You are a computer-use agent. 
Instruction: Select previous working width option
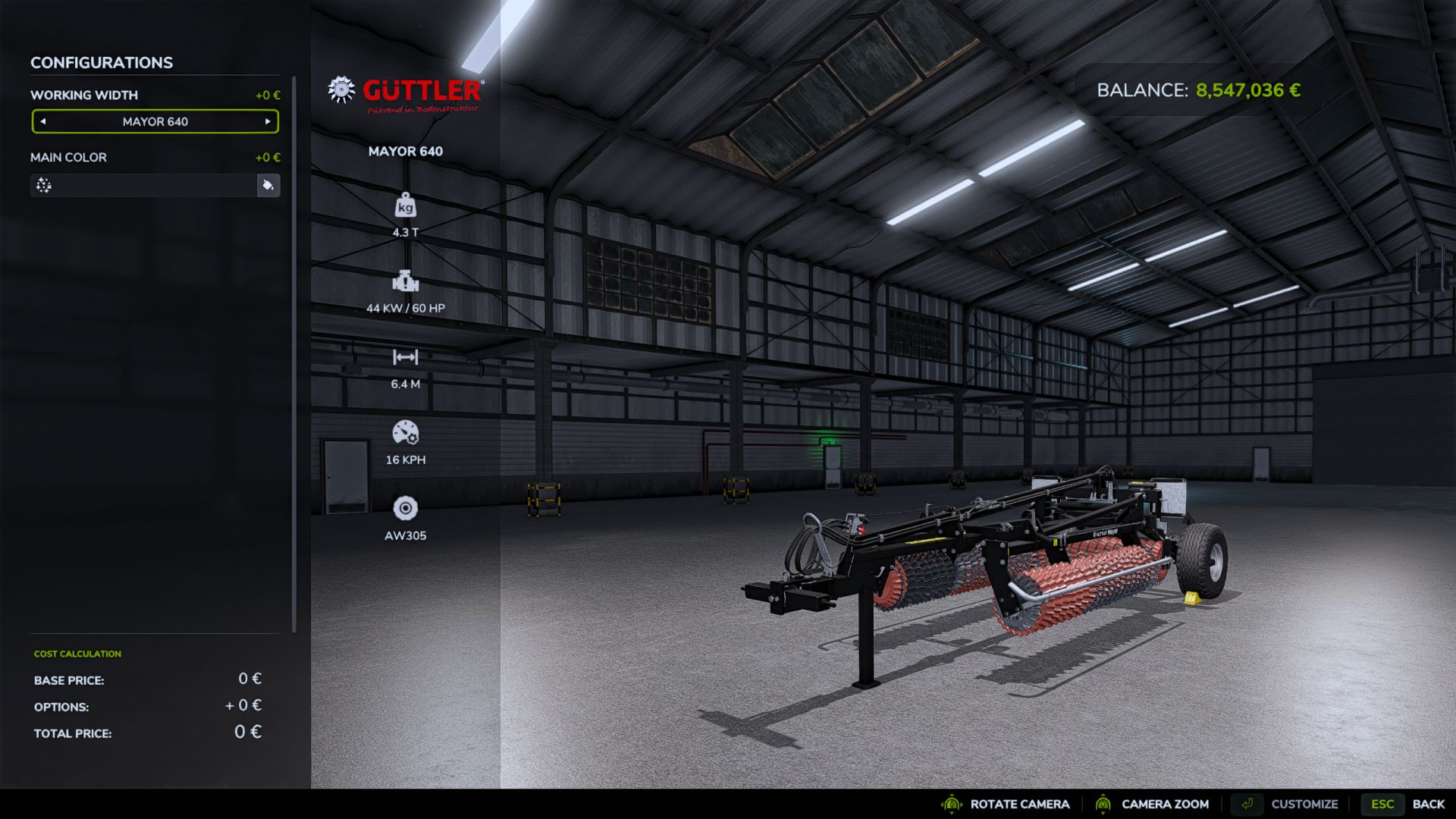[43, 121]
